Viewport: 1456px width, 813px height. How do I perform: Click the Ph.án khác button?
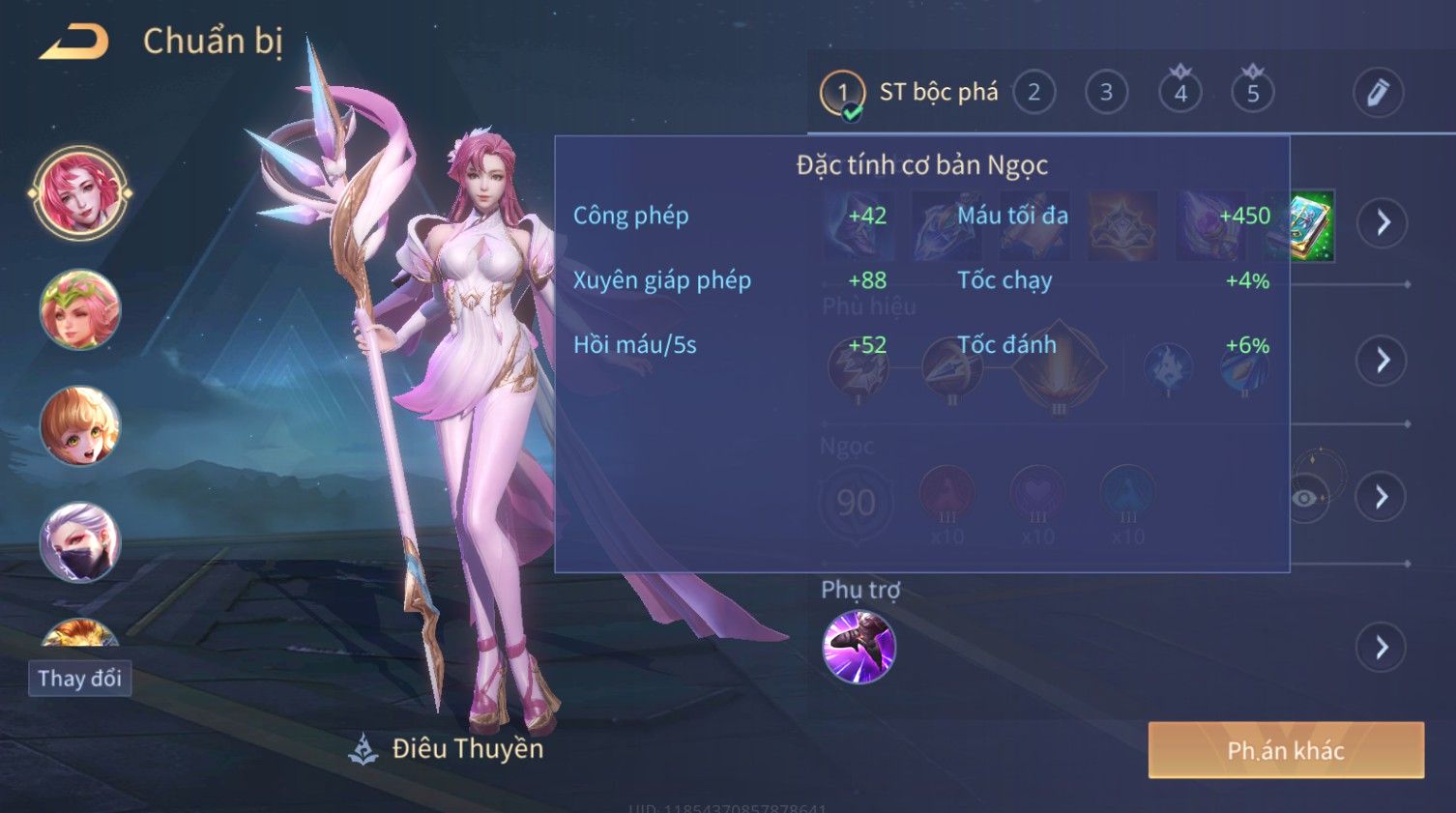tap(1286, 750)
